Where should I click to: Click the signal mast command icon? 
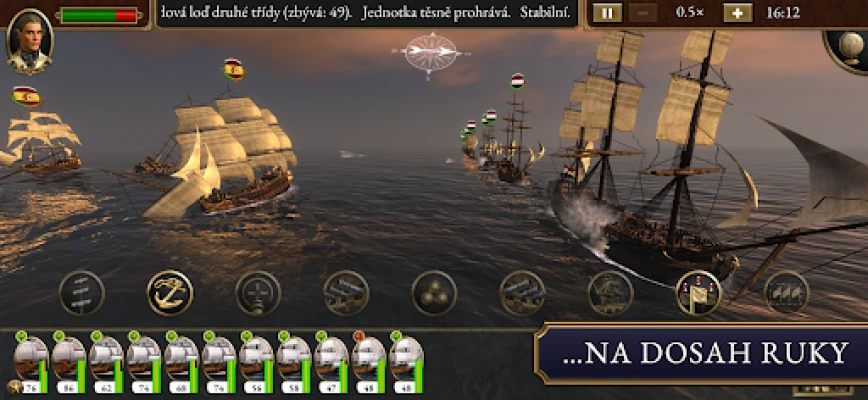(81, 292)
